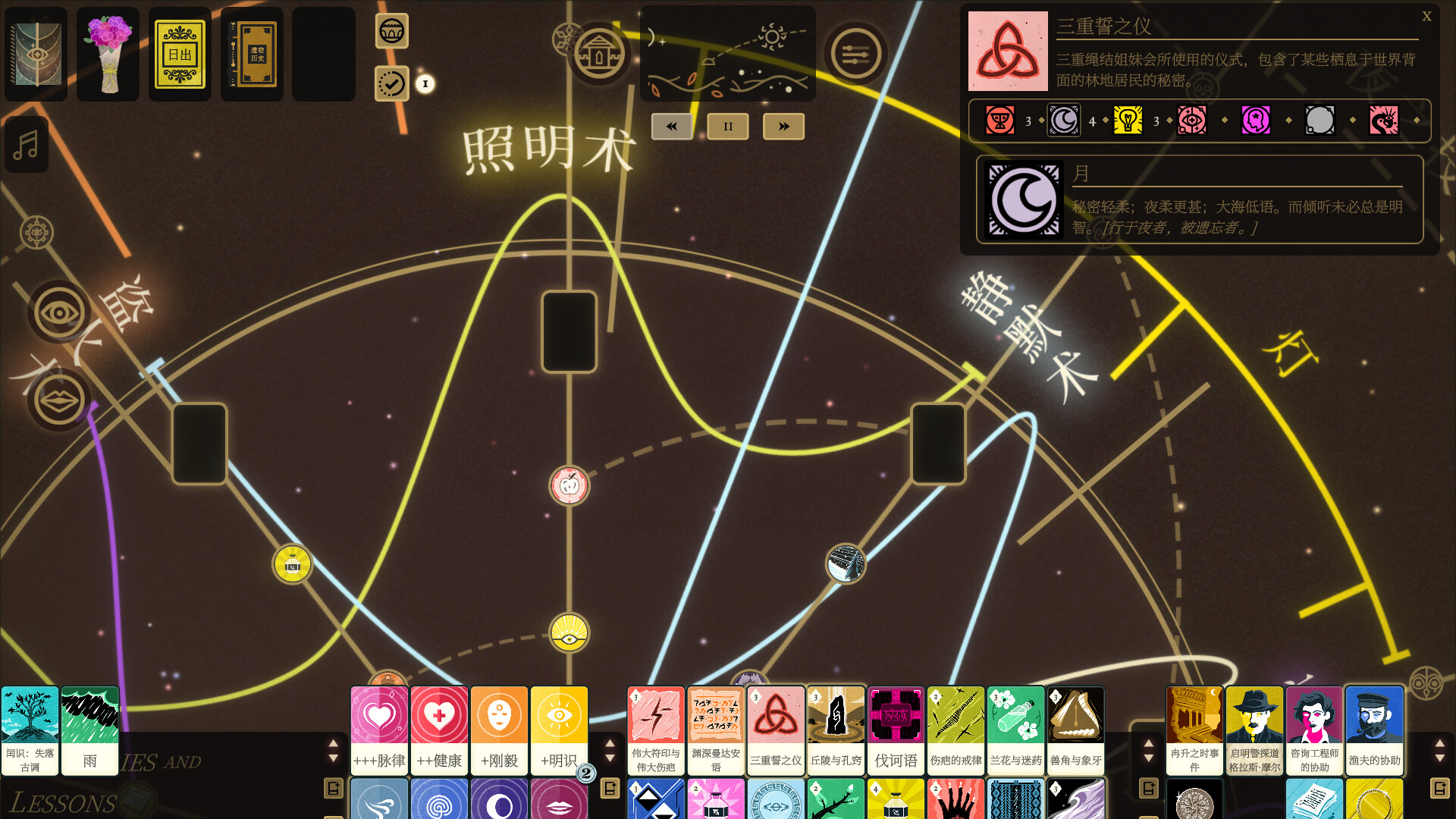Open the 日出 journal book icon
The width and height of the screenshot is (1456, 819).
click(x=179, y=54)
